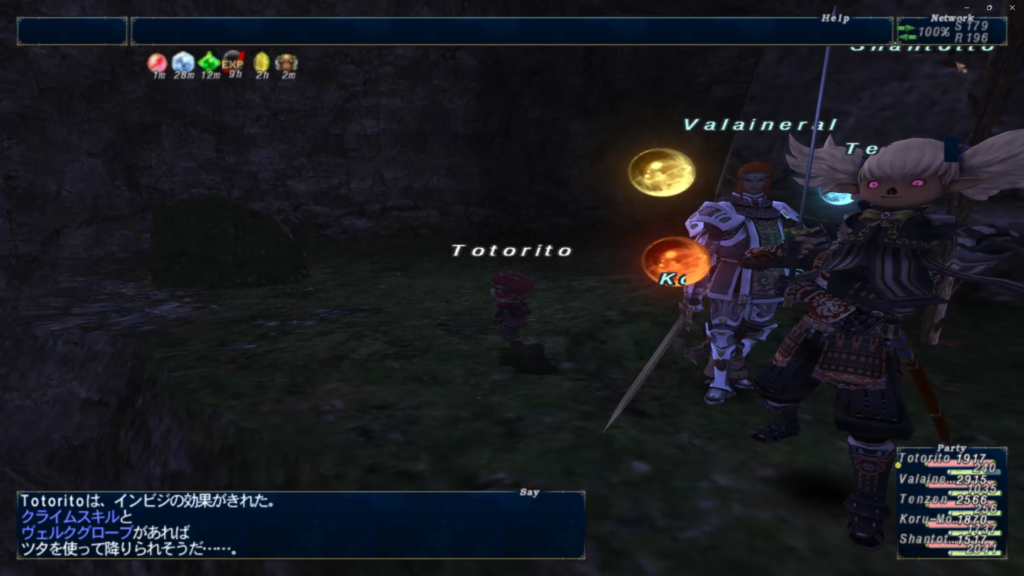This screenshot has width=1024, height=576.
Task: Select the blue crystal 28m buff icon
Action: tap(183, 63)
